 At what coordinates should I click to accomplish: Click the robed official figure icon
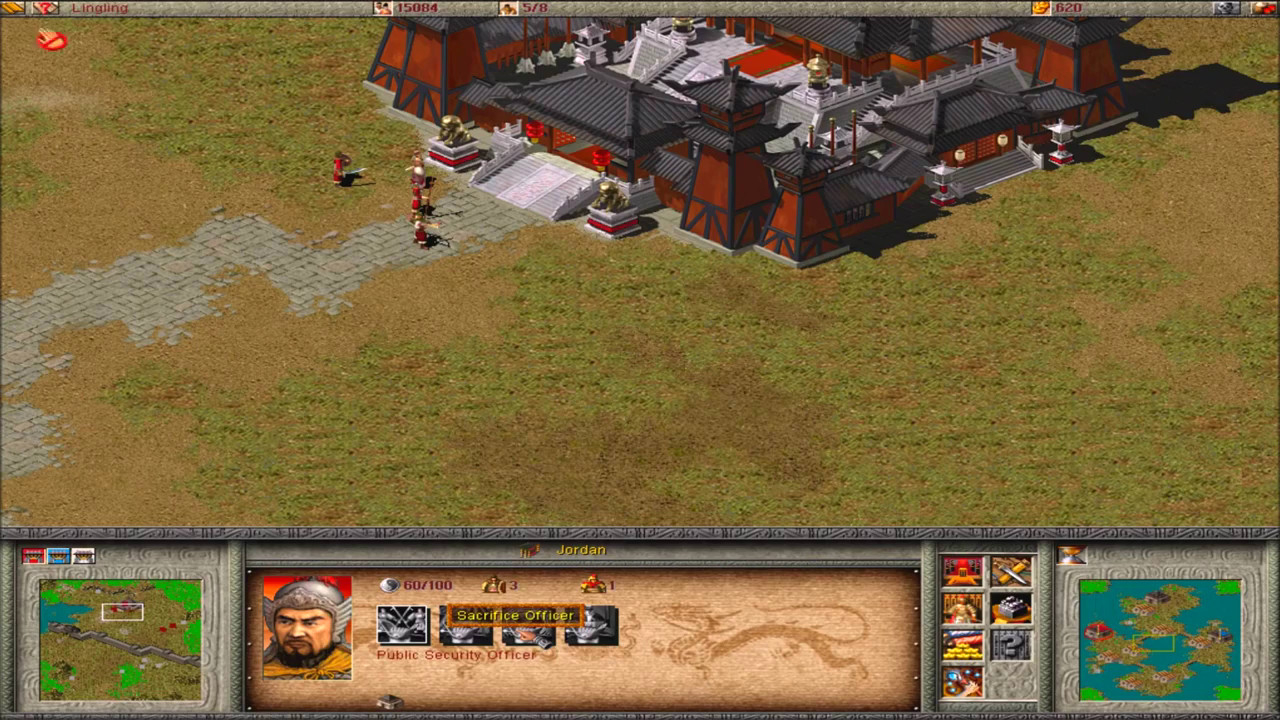pyautogui.click(x=962, y=608)
